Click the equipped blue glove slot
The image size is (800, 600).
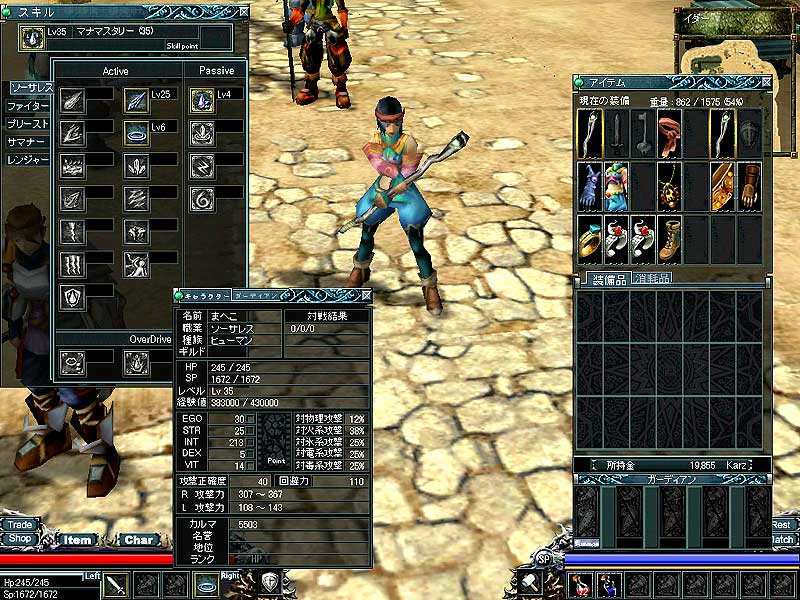(590, 186)
